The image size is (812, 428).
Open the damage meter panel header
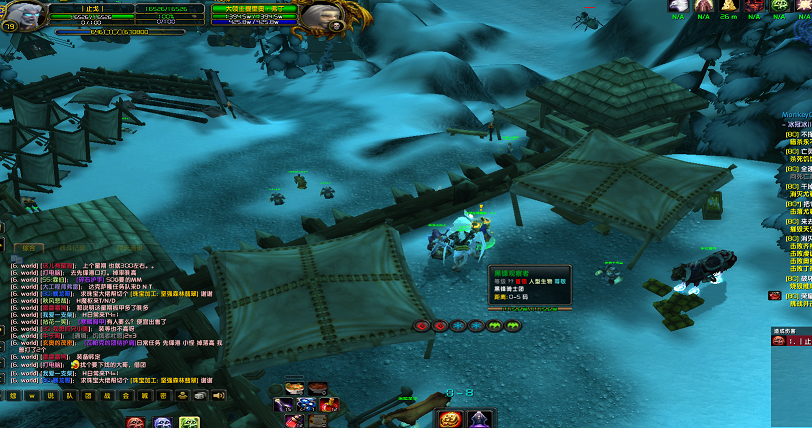click(790, 330)
